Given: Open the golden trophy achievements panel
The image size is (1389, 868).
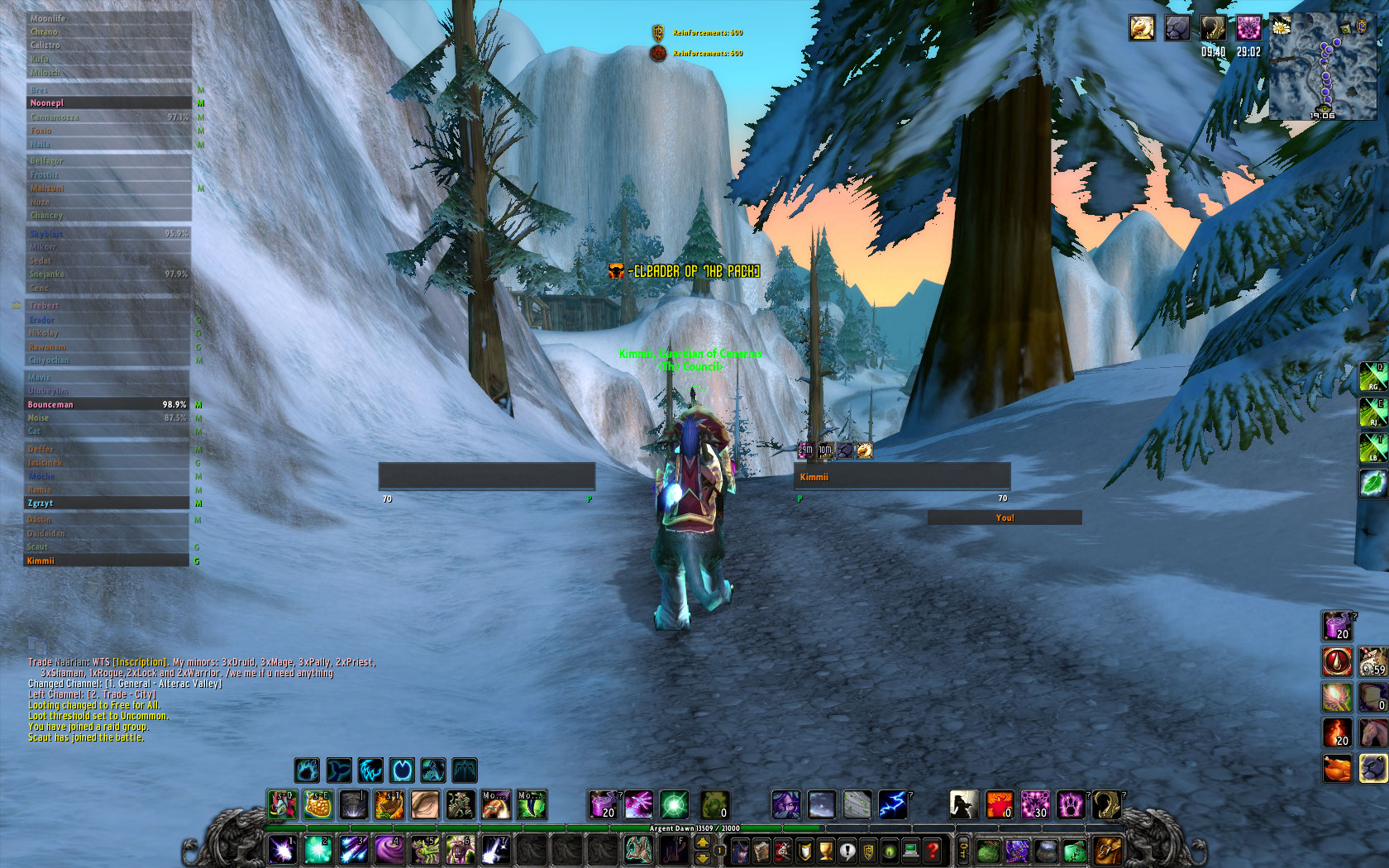Looking at the screenshot, I should click(825, 850).
